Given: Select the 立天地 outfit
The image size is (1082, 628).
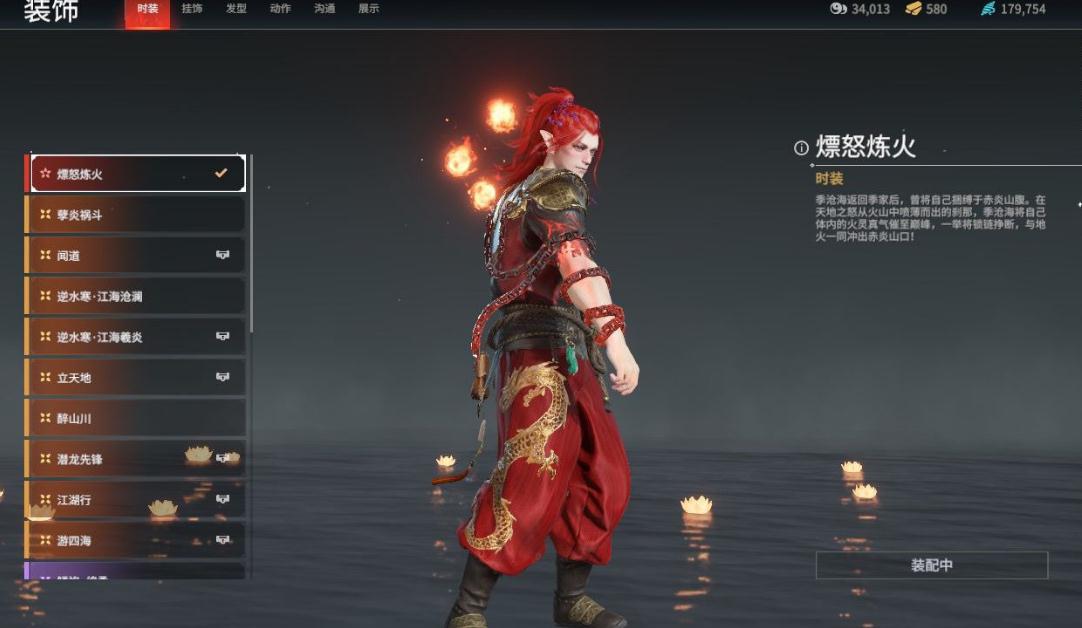Looking at the screenshot, I should pyautogui.click(x=137, y=378).
